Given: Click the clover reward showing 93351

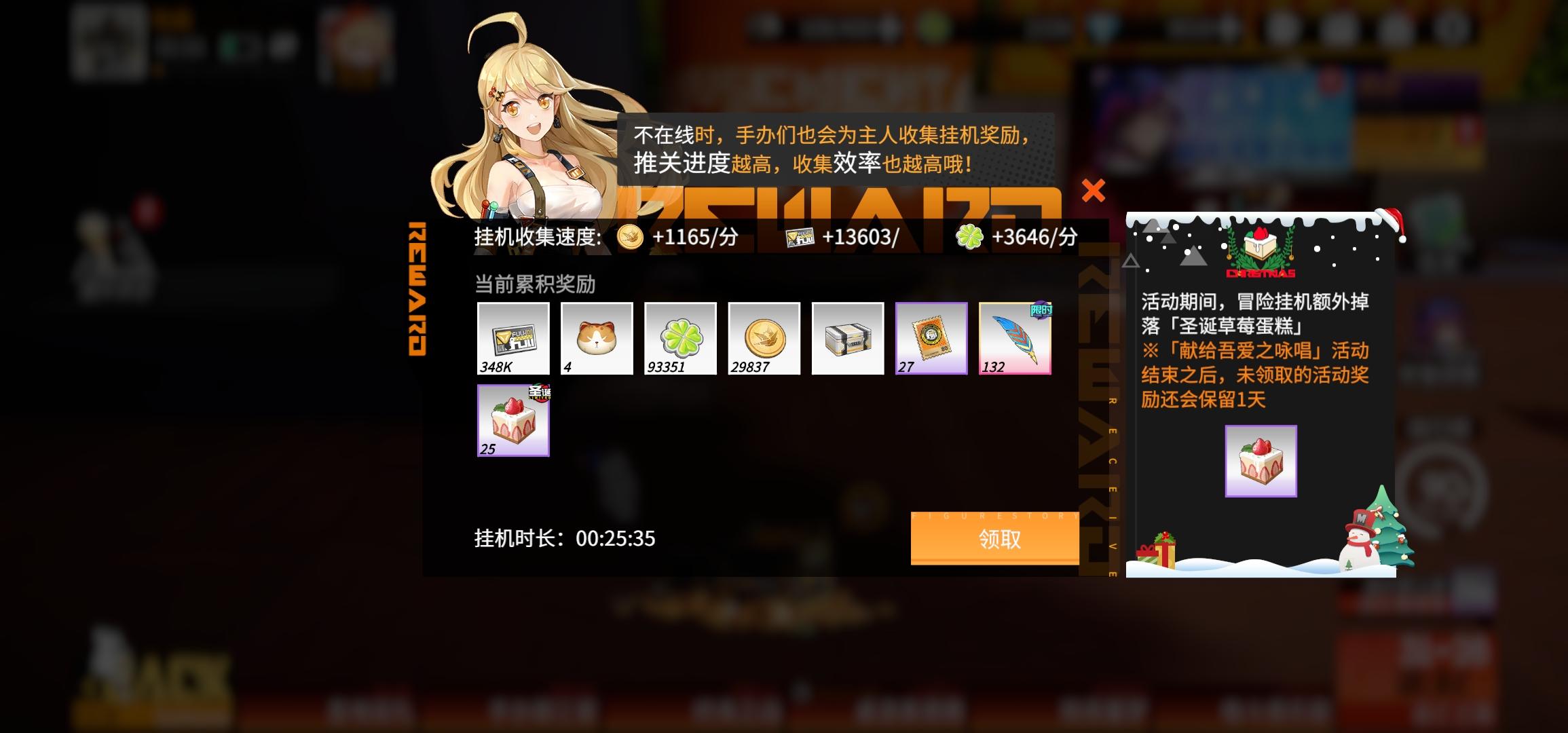Looking at the screenshot, I should (680, 337).
